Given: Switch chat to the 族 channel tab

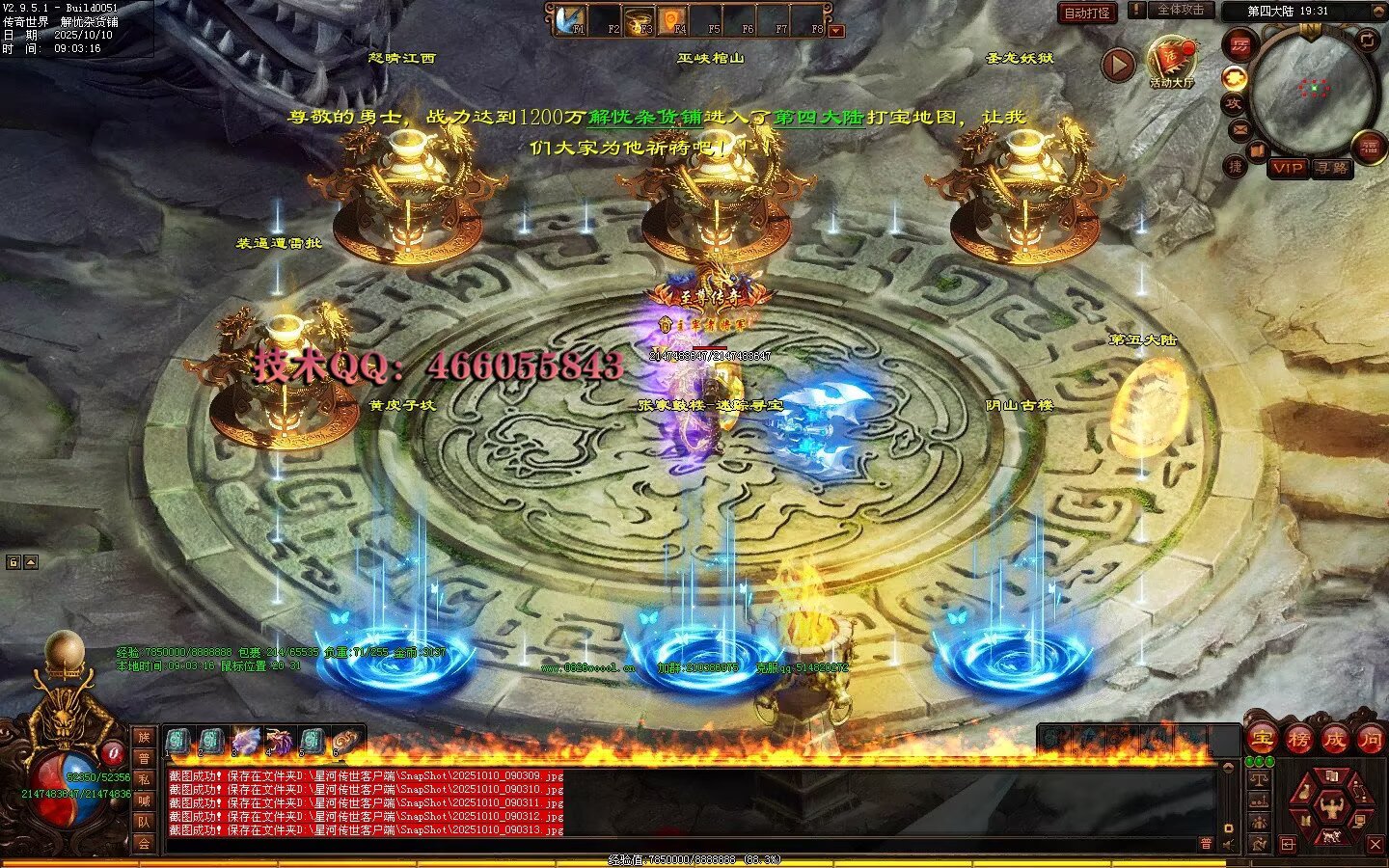Looking at the screenshot, I should 144,737.
